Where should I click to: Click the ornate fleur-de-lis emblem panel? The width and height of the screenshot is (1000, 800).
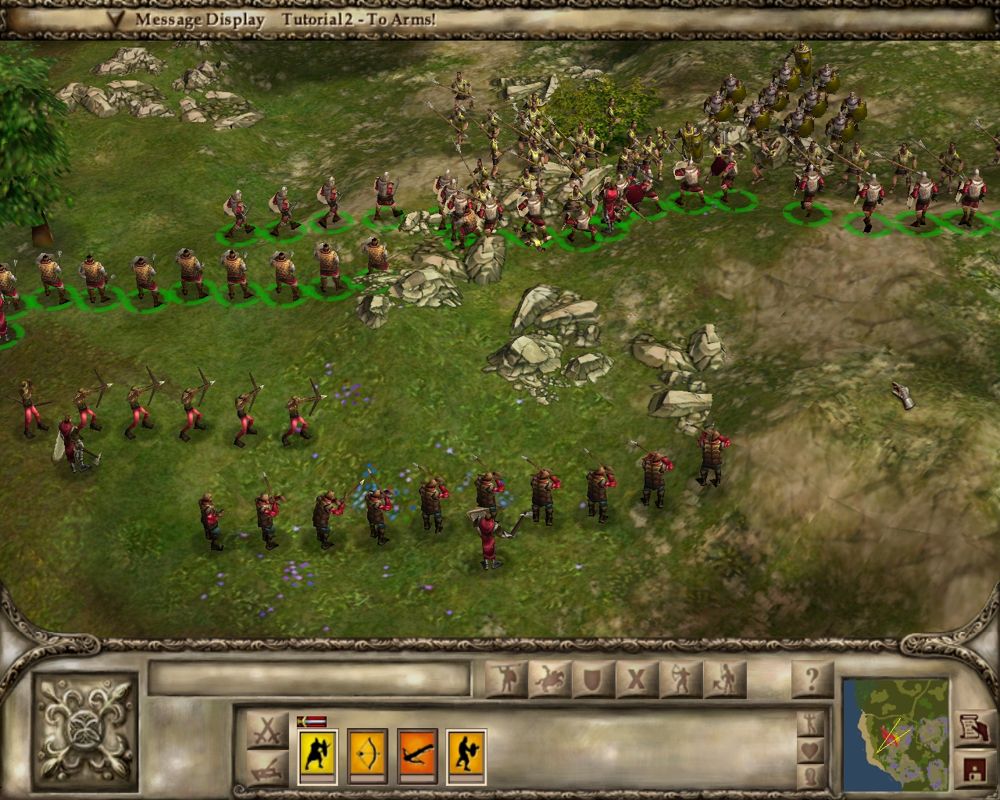click(x=84, y=731)
